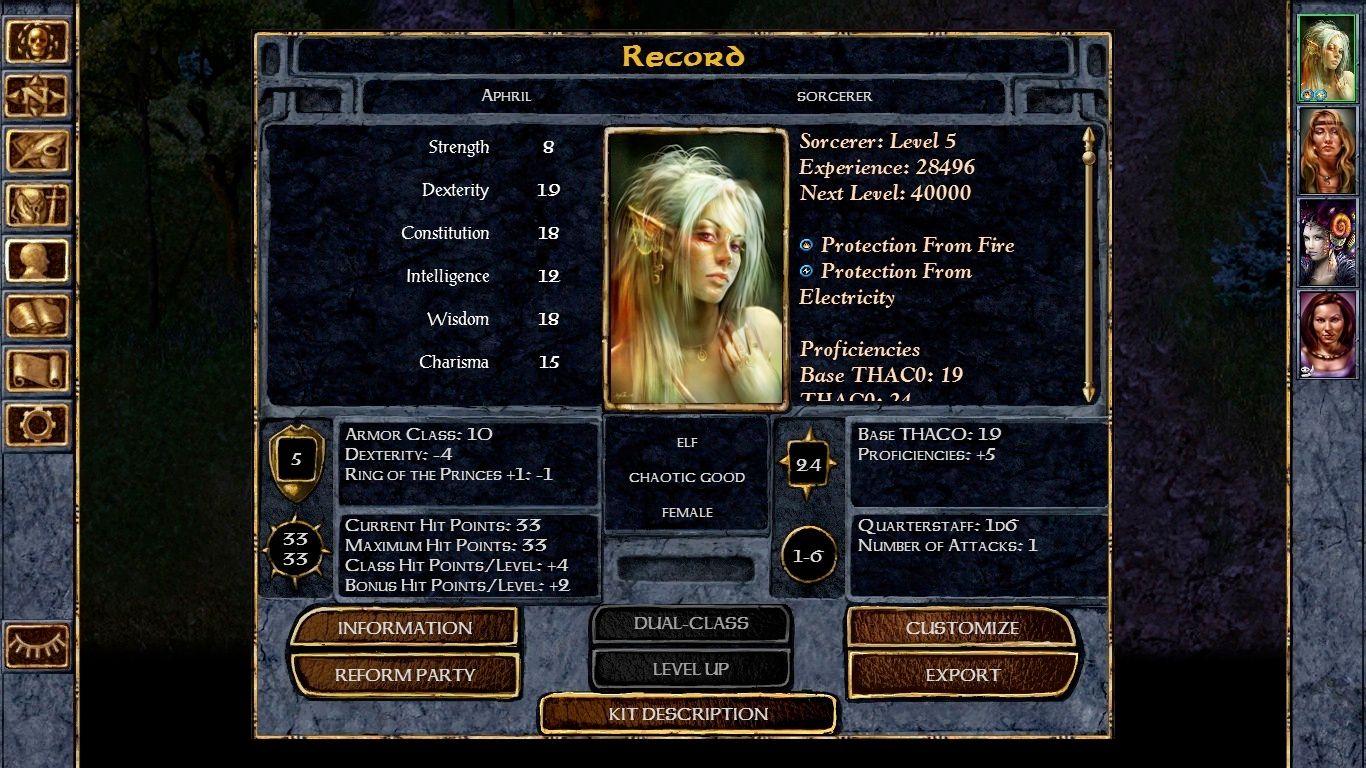
Task: Click the Reform Party button
Action: coord(404,675)
